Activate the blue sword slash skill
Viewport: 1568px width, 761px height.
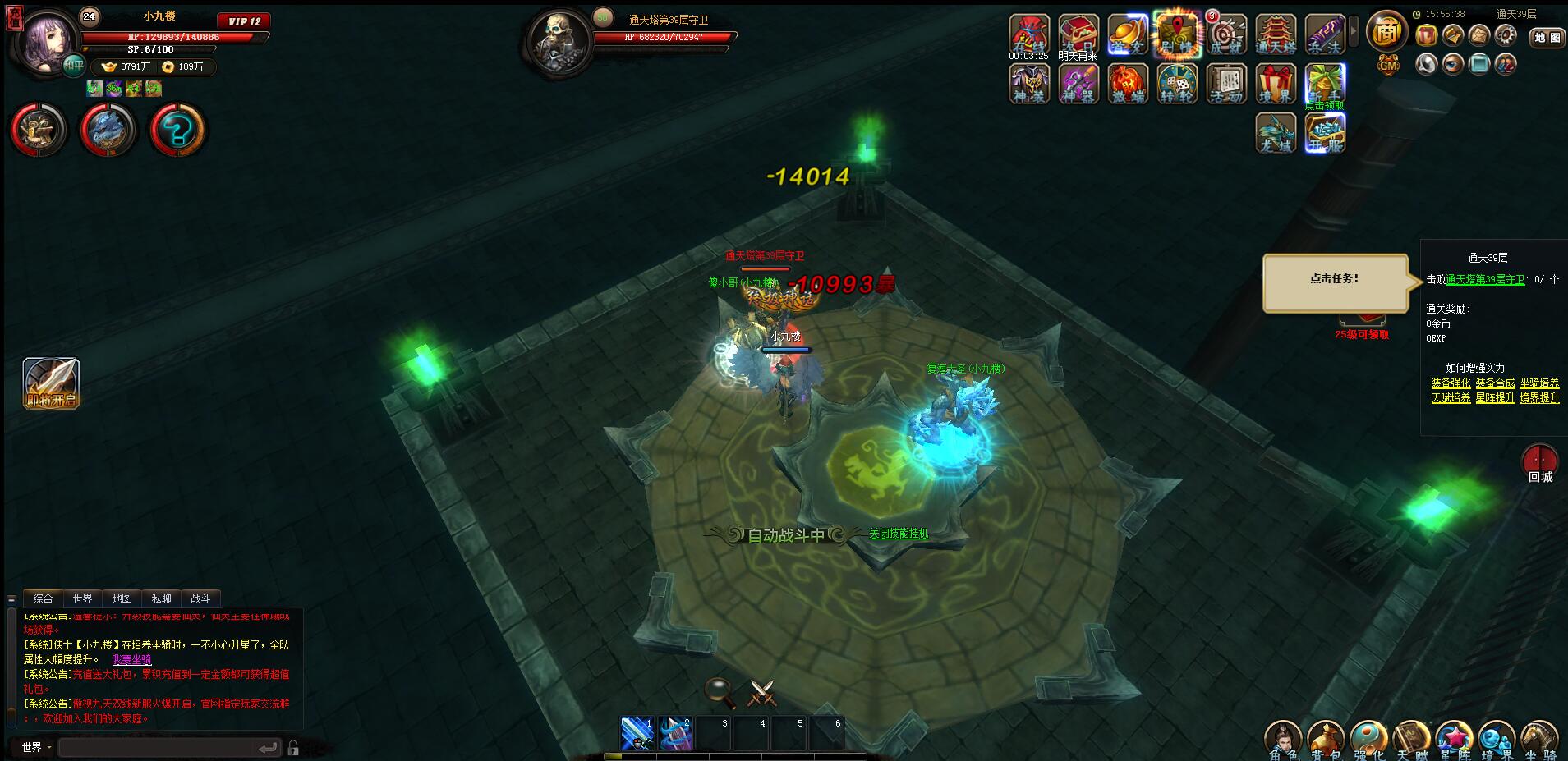pyautogui.click(x=637, y=733)
